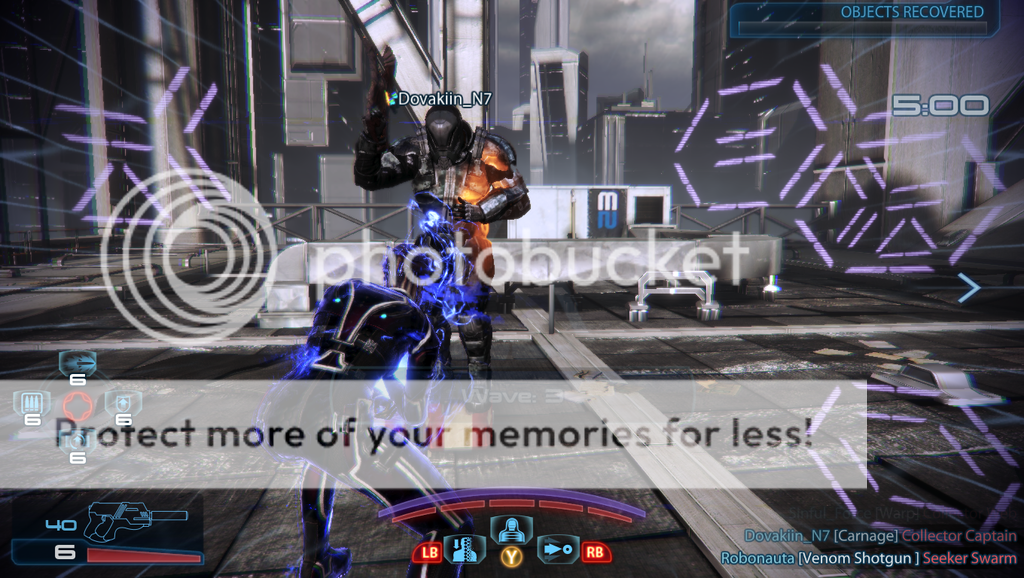
Task: Activate the spine-with-down-arrow power icon
Action: [464, 550]
